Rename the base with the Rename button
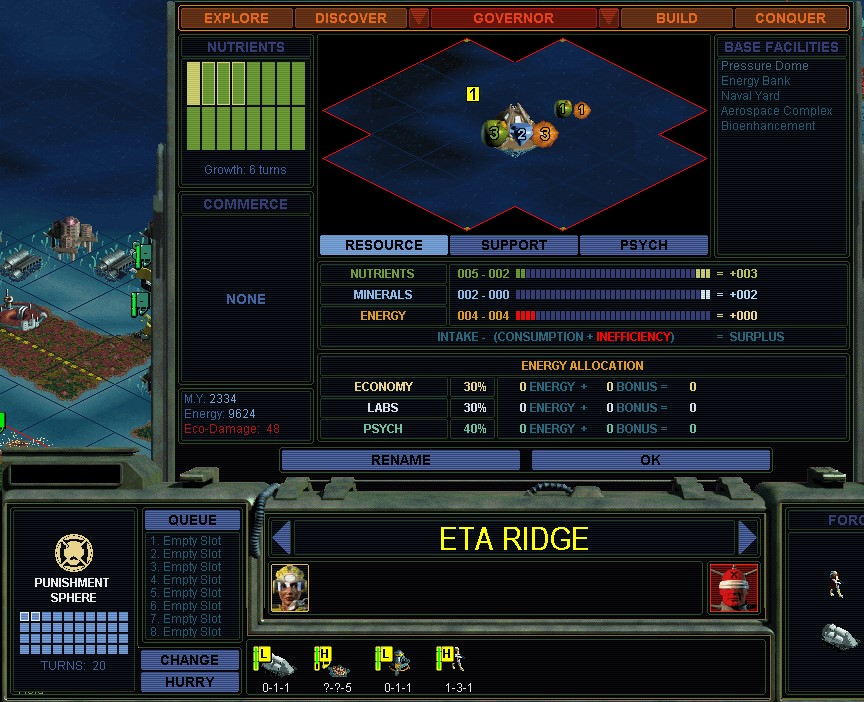Screen dimensions: 864x702 click(x=400, y=460)
